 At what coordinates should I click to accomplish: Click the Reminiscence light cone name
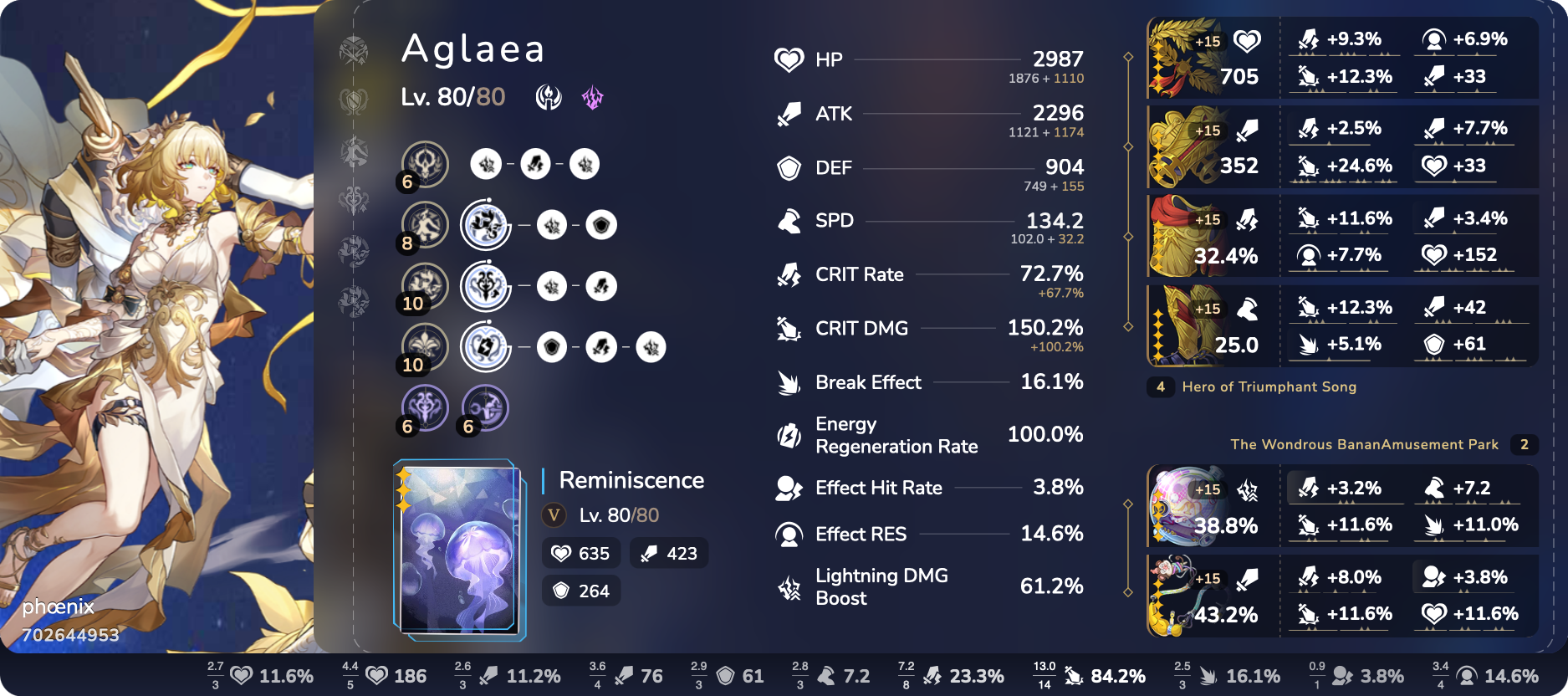coord(631,481)
